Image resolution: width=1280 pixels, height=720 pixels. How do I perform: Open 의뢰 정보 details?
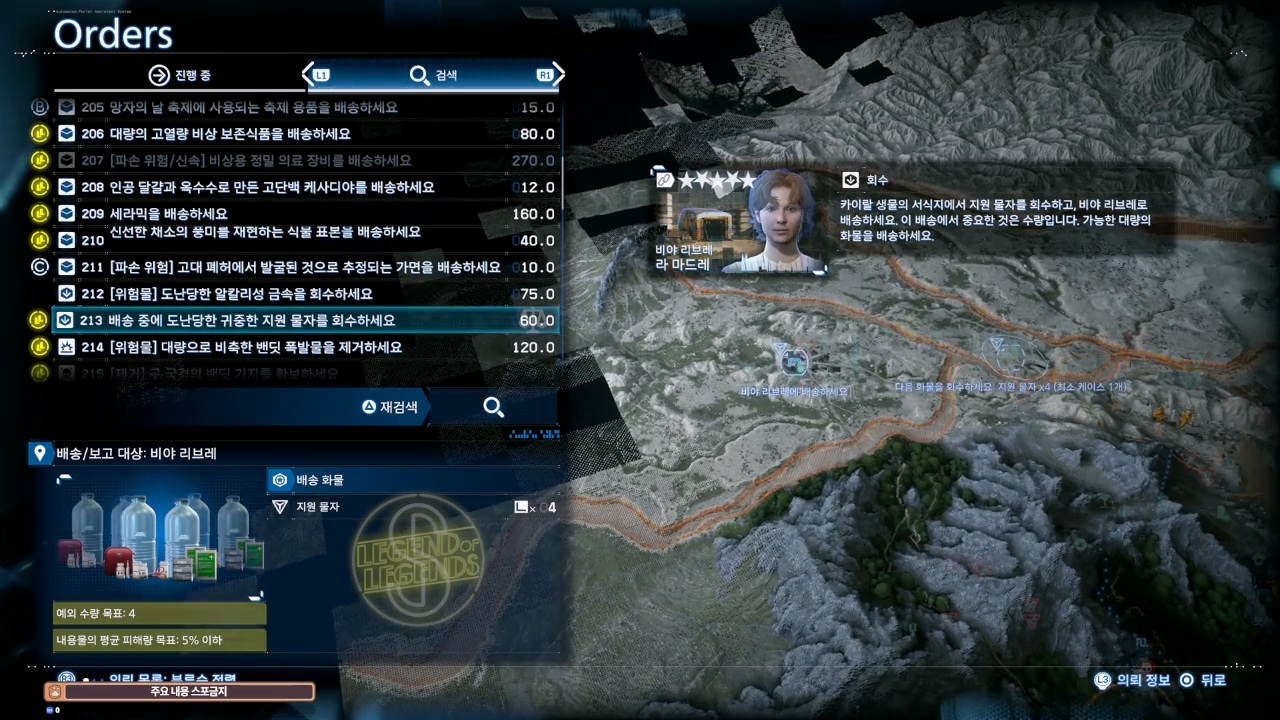coord(1132,680)
